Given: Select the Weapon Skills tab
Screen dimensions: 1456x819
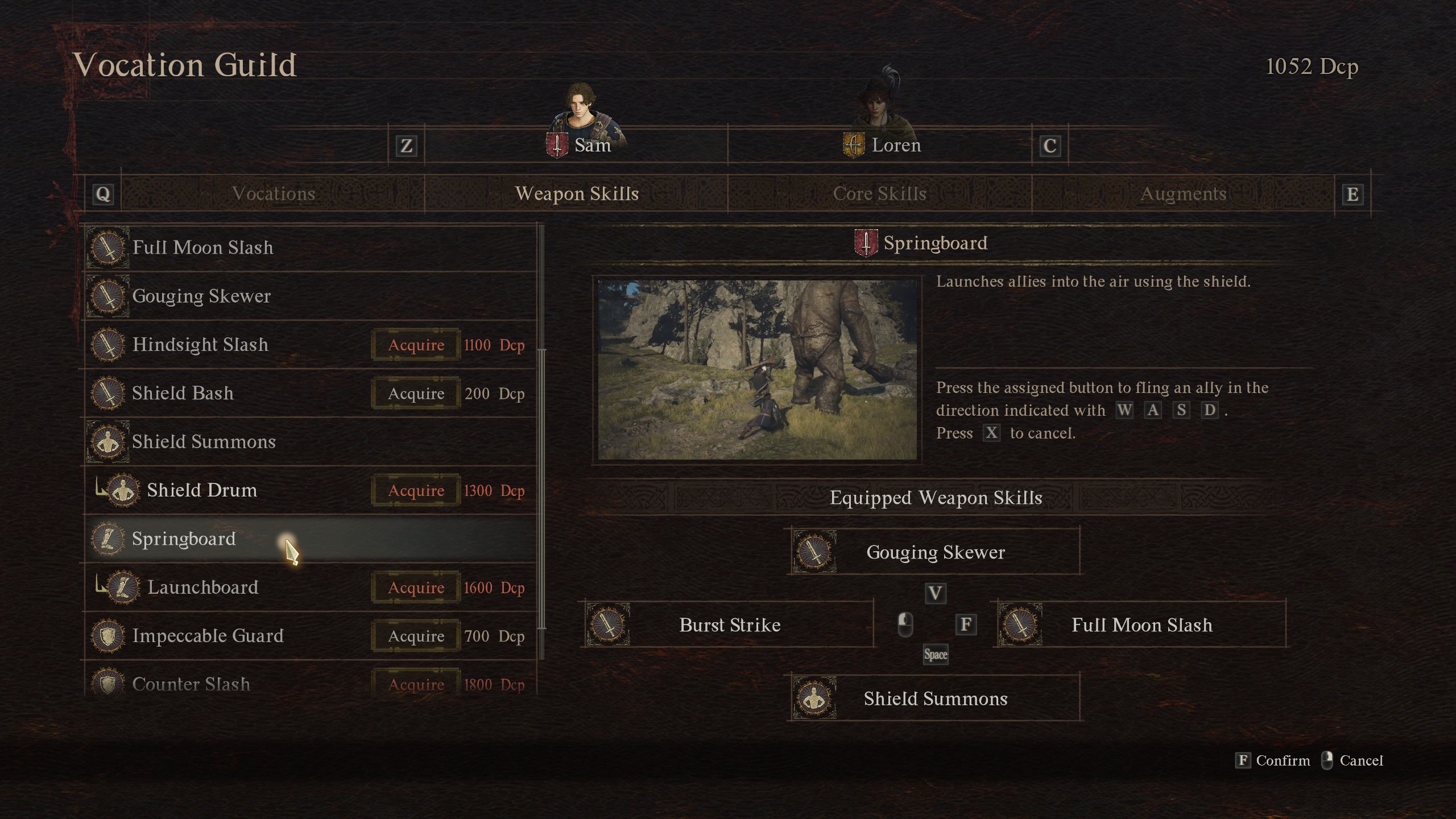Looking at the screenshot, I should [576, 194].
